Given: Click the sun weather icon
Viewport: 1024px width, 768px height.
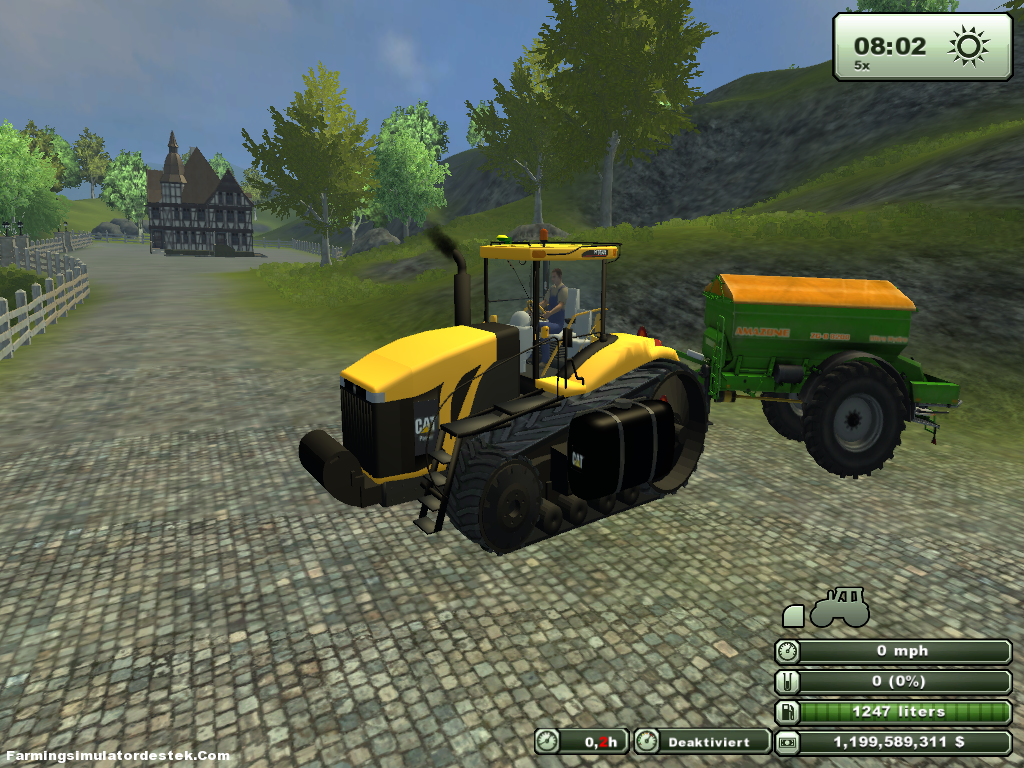Looking at the screenshot, I should point(968,45).
